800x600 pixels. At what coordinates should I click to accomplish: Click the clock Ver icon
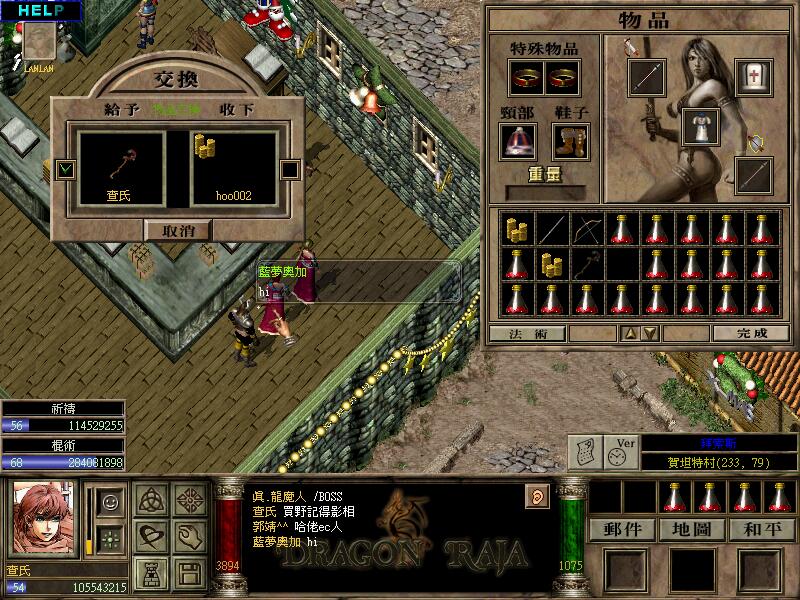click(x=621, y=452)
